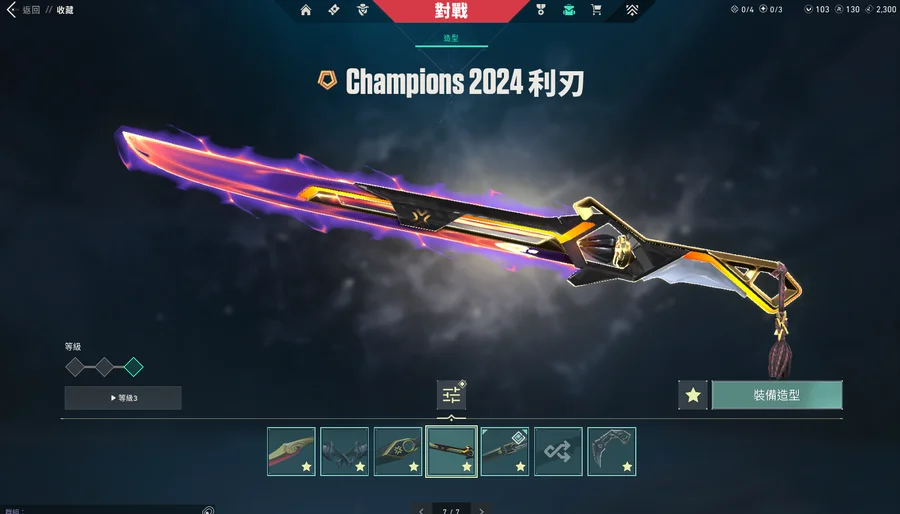This screenshot has height=514, width=900.
Task: Play the 等級3 preview video
Action: pyautogui.click(x=123, y=398)
